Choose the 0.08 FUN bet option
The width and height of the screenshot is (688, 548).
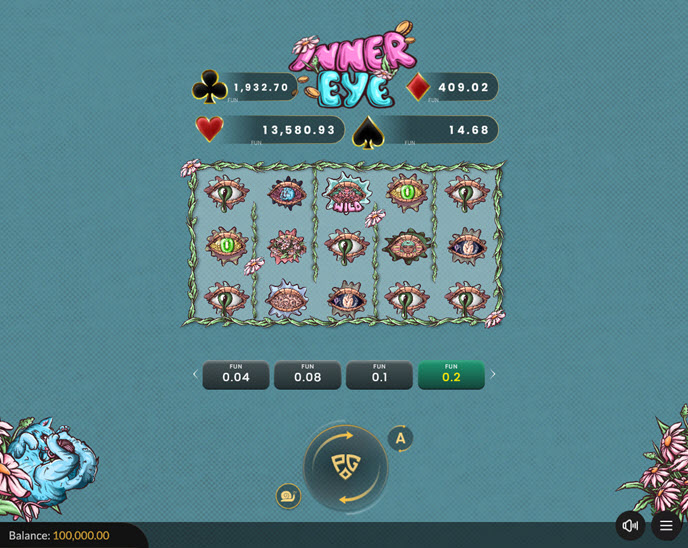308,375
